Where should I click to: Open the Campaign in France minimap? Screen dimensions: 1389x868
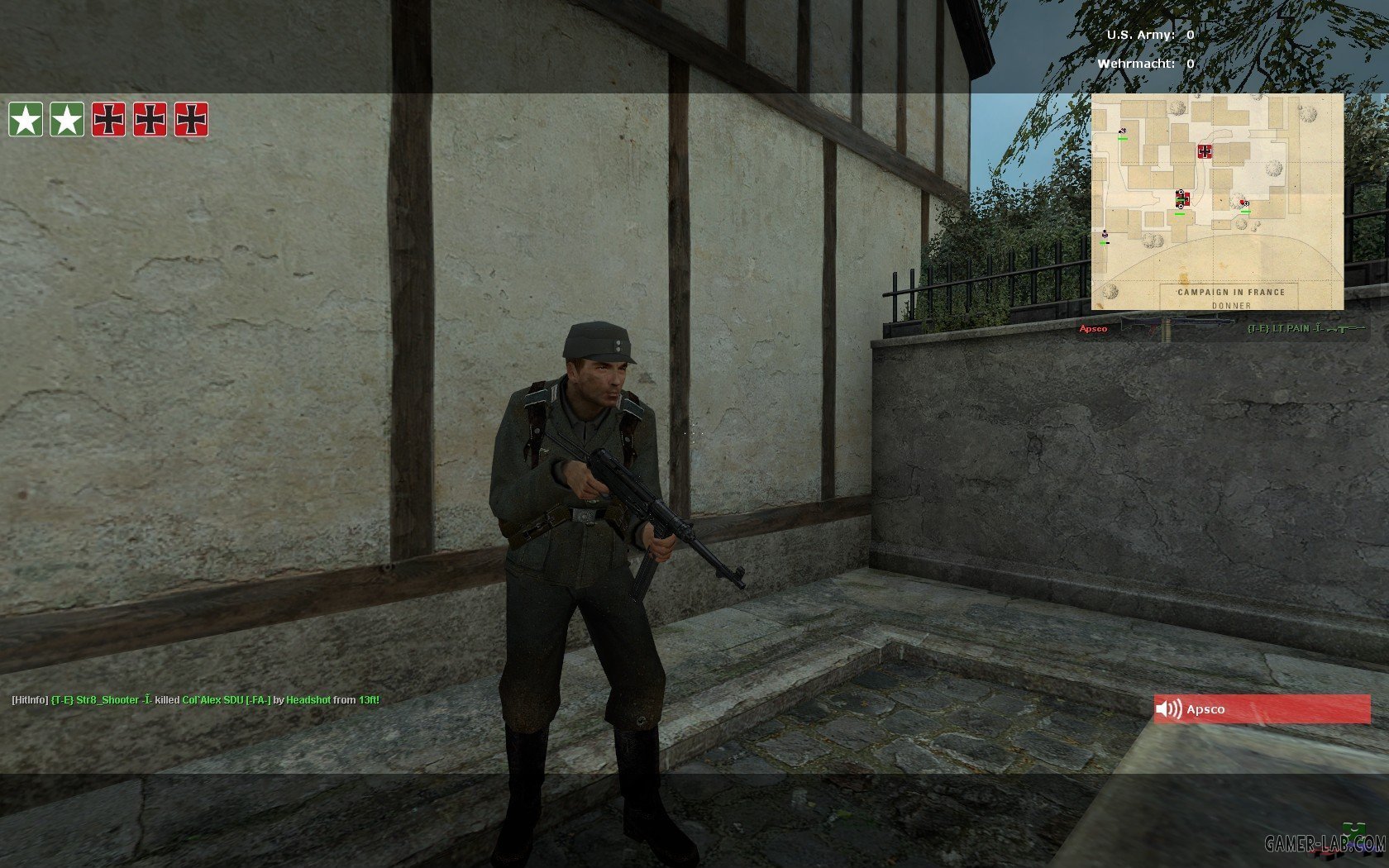[1217, 202]
